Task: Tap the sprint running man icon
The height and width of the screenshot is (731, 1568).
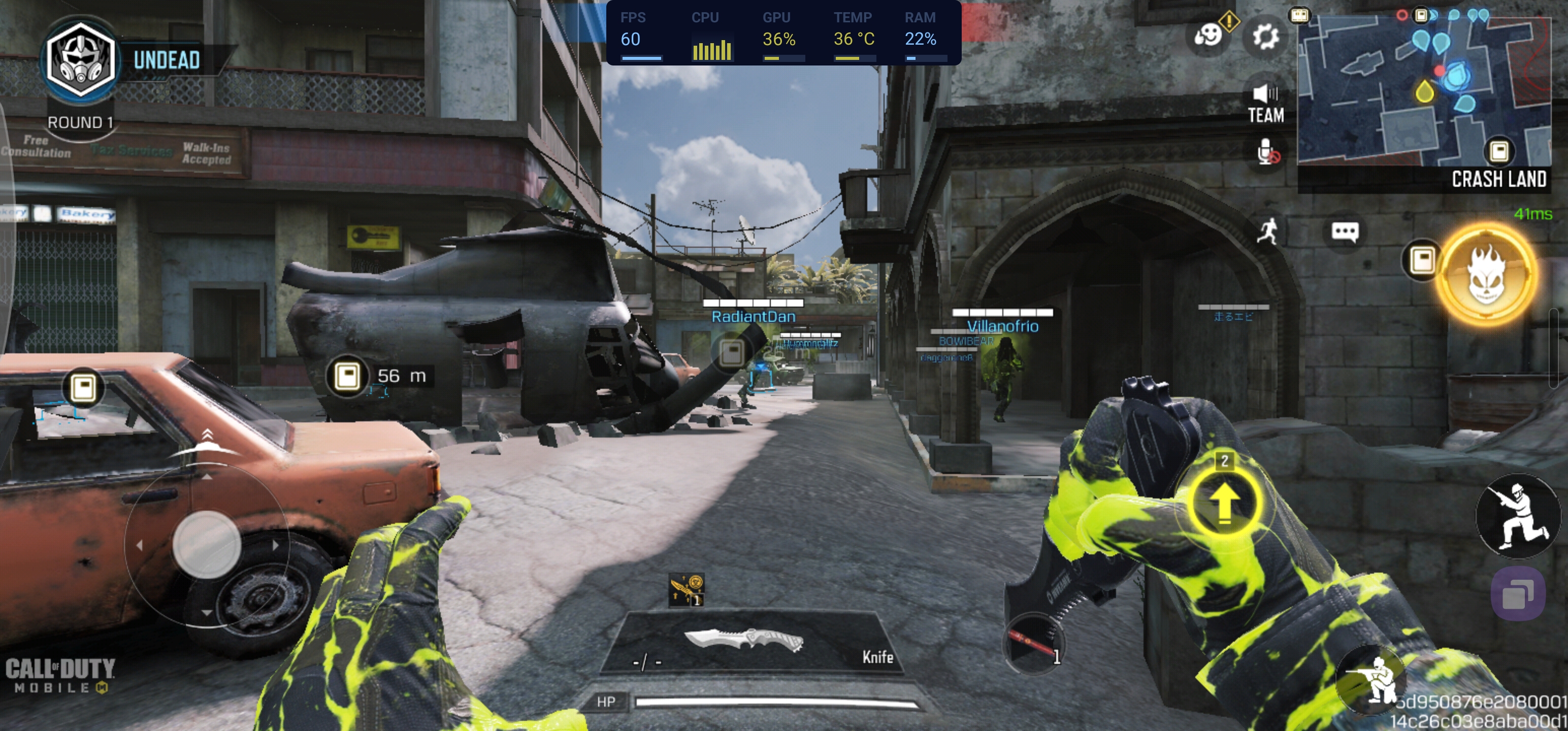Action: (x=1268, y=232)
